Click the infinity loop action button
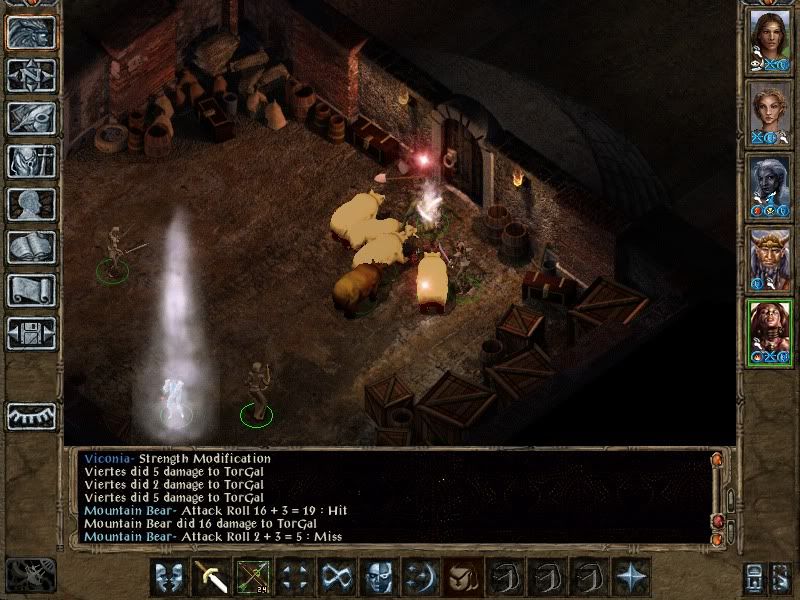 tap(336, 577)
